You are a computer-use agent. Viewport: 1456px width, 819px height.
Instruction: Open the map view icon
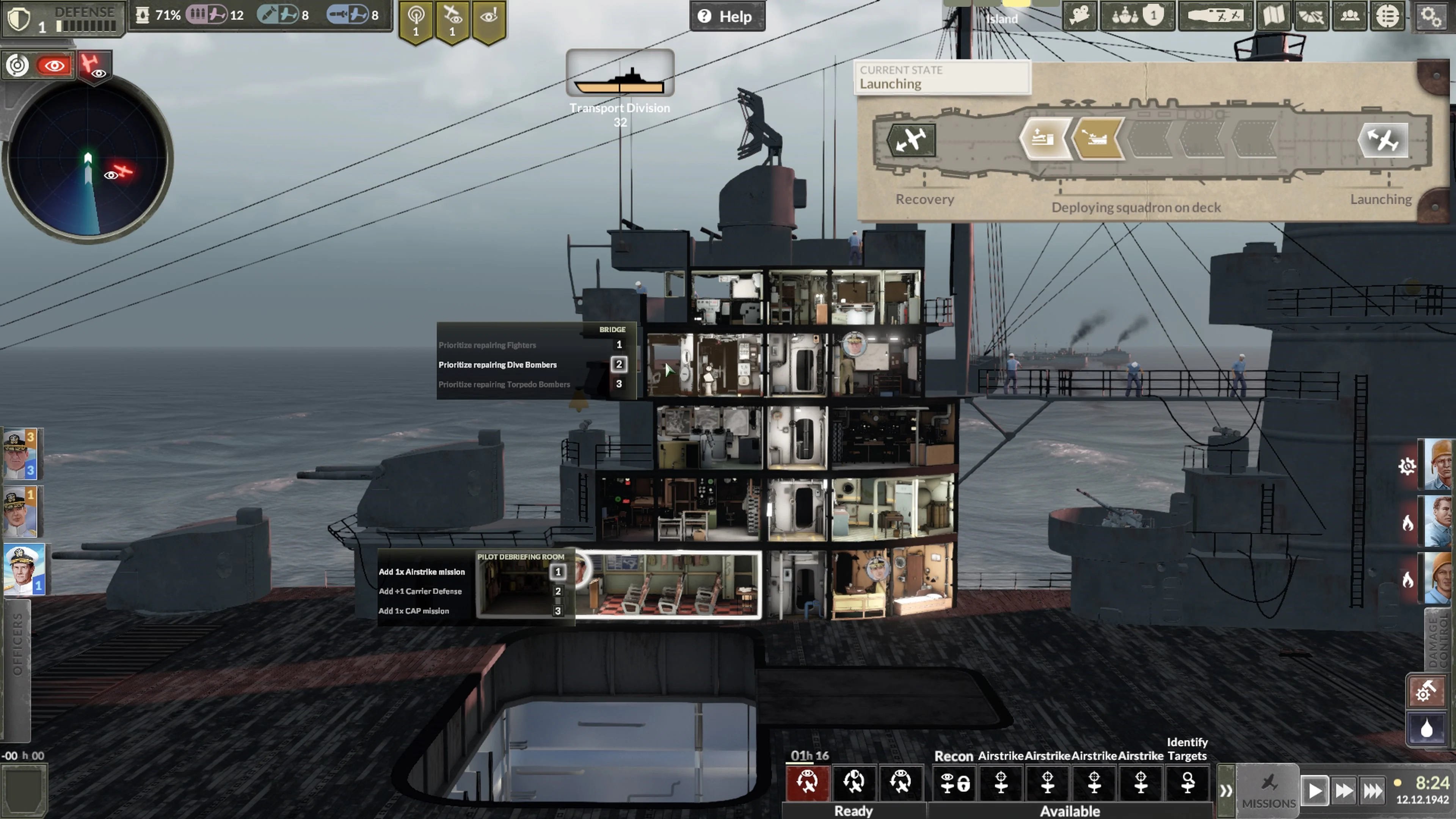point(1274,16)
